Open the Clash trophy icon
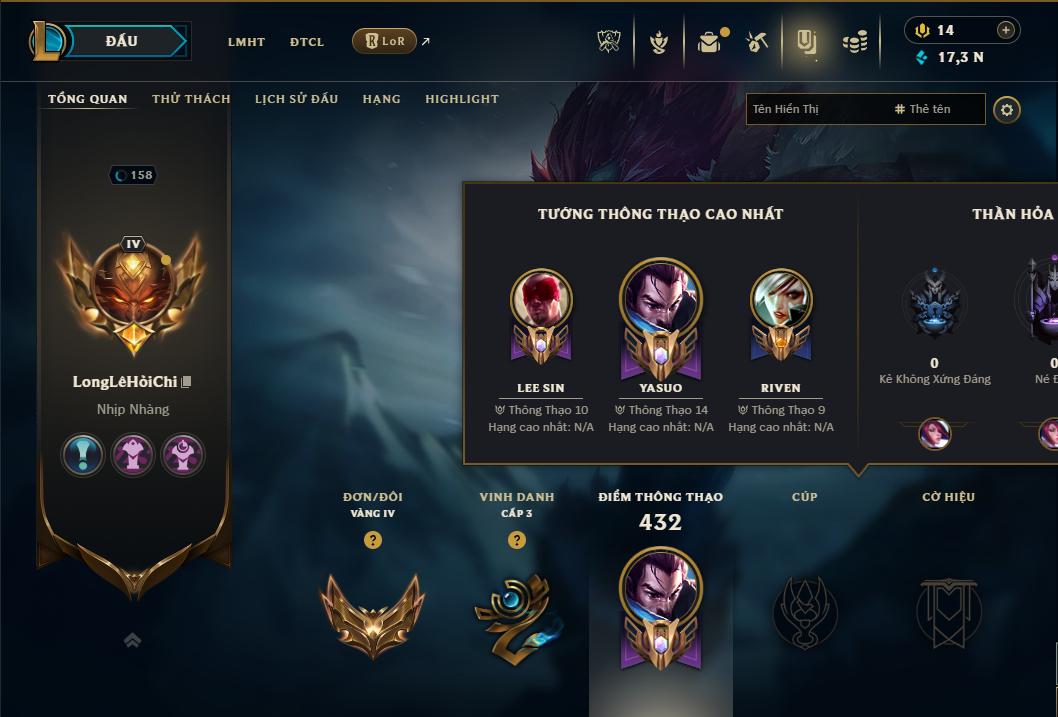This screenshot has height=717, width=1058. point(609,41)
